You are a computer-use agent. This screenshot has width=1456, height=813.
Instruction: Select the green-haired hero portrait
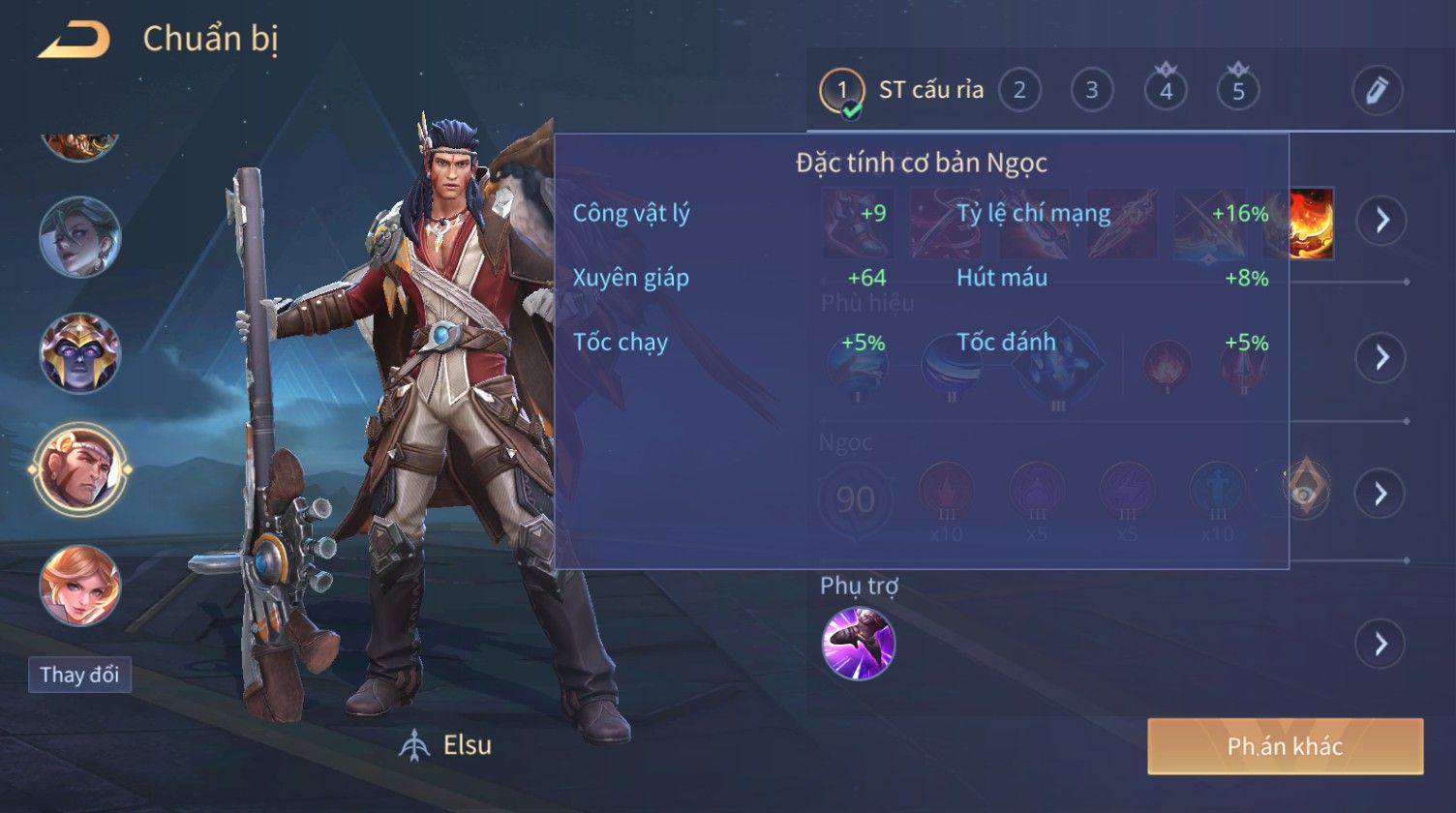tap(80, 237)
